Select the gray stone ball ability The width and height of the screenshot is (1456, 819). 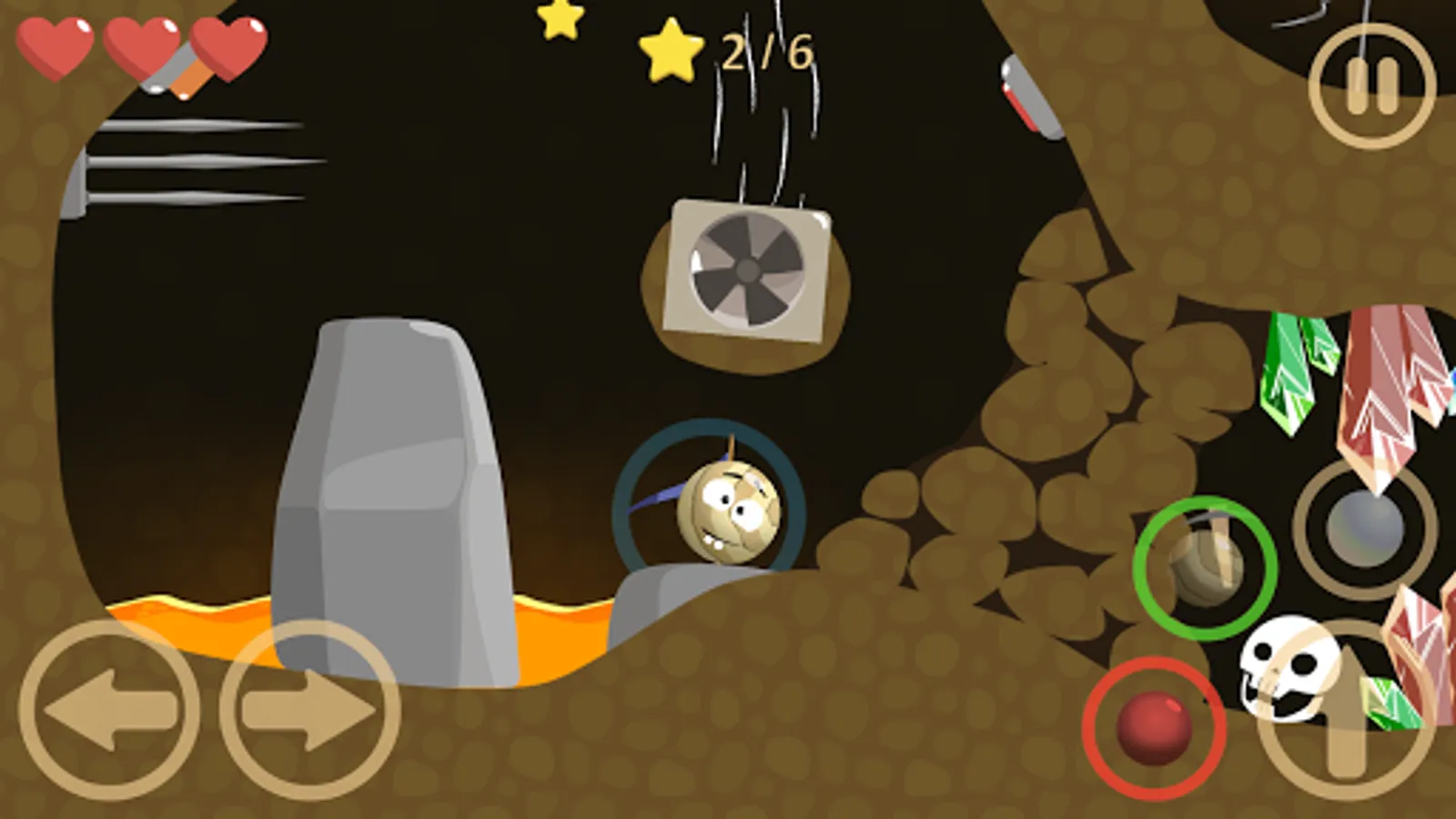tap(1360, 528)
